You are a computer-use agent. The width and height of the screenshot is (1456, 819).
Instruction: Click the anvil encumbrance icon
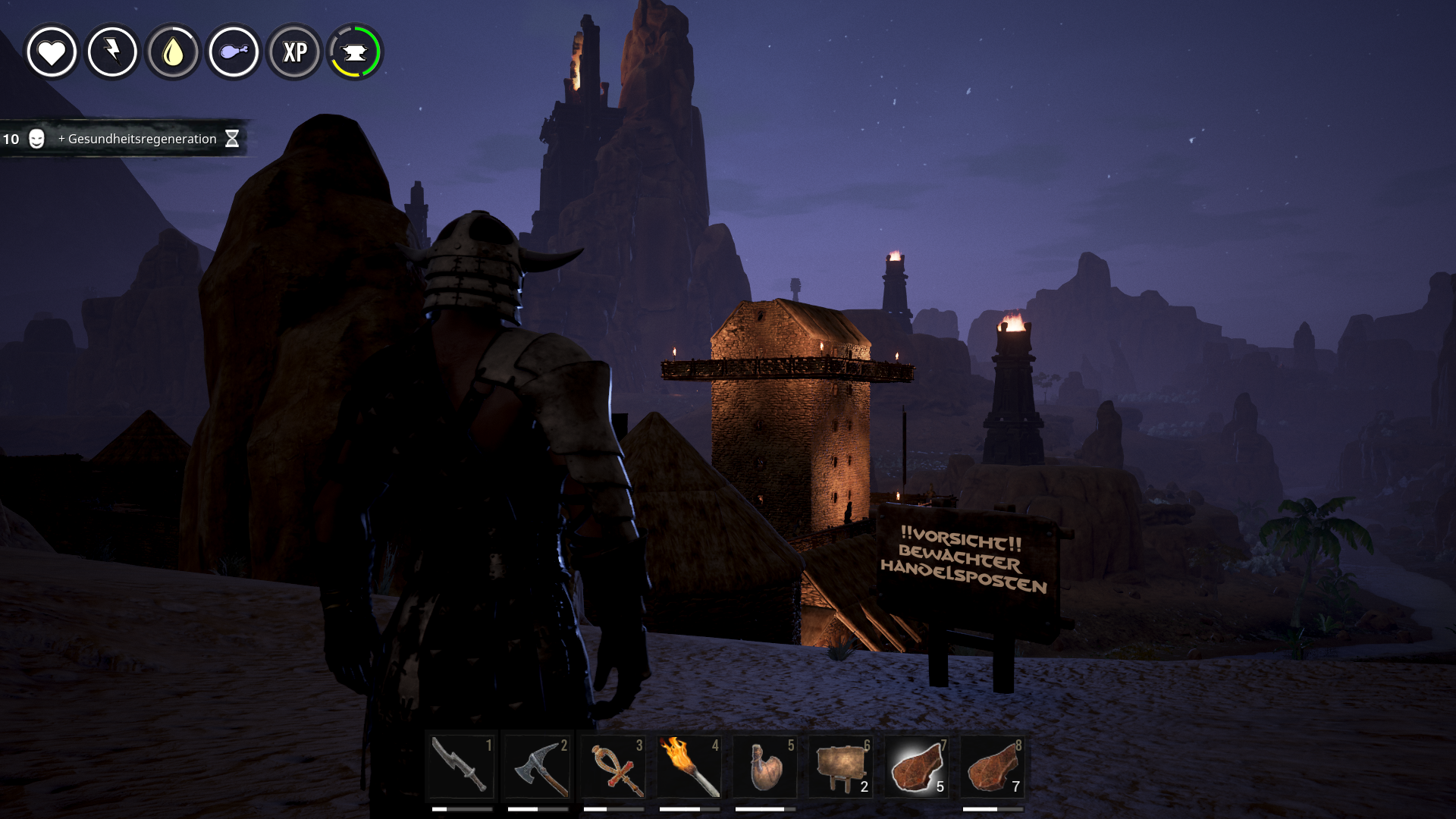pos(355,52)
